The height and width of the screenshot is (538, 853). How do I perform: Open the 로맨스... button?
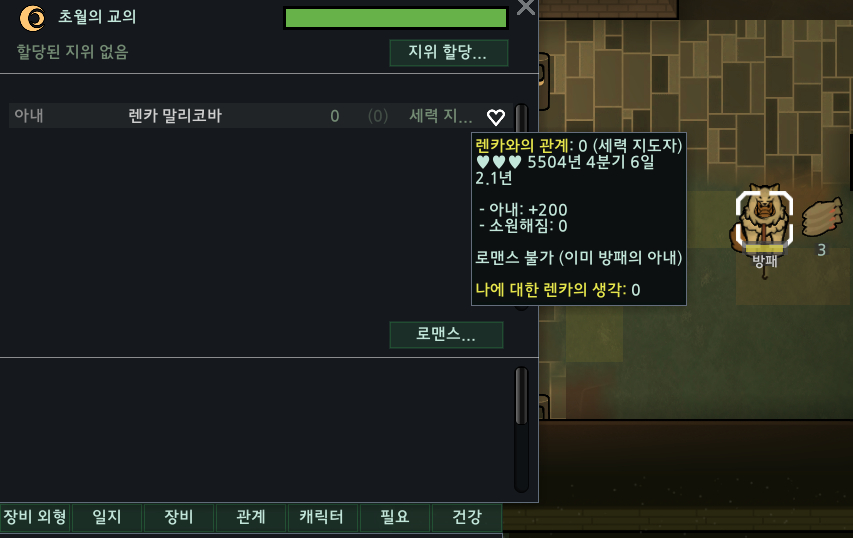pos(446,334)
